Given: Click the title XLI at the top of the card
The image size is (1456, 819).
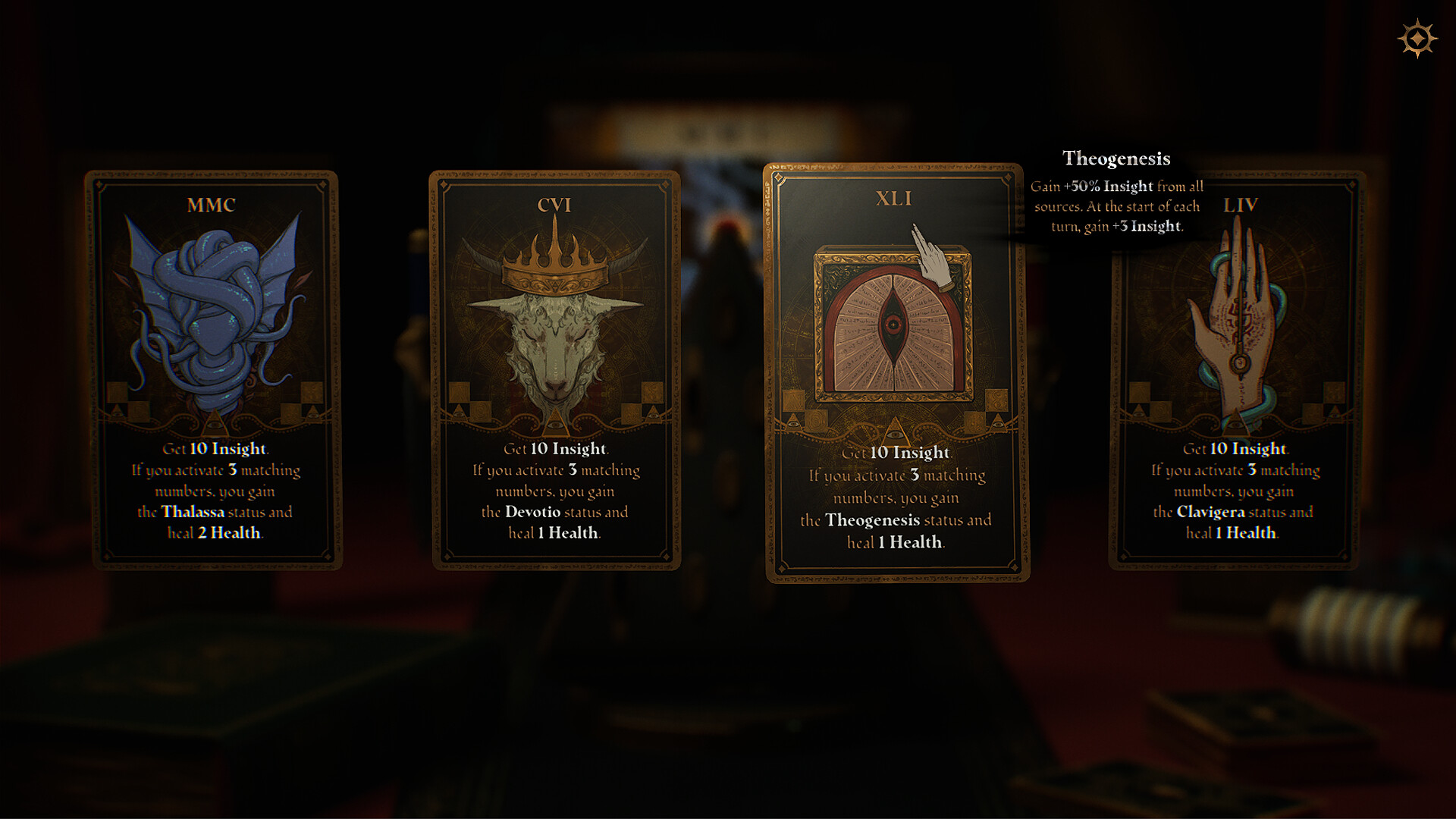Looking at the screenshot, I should 896,199.
